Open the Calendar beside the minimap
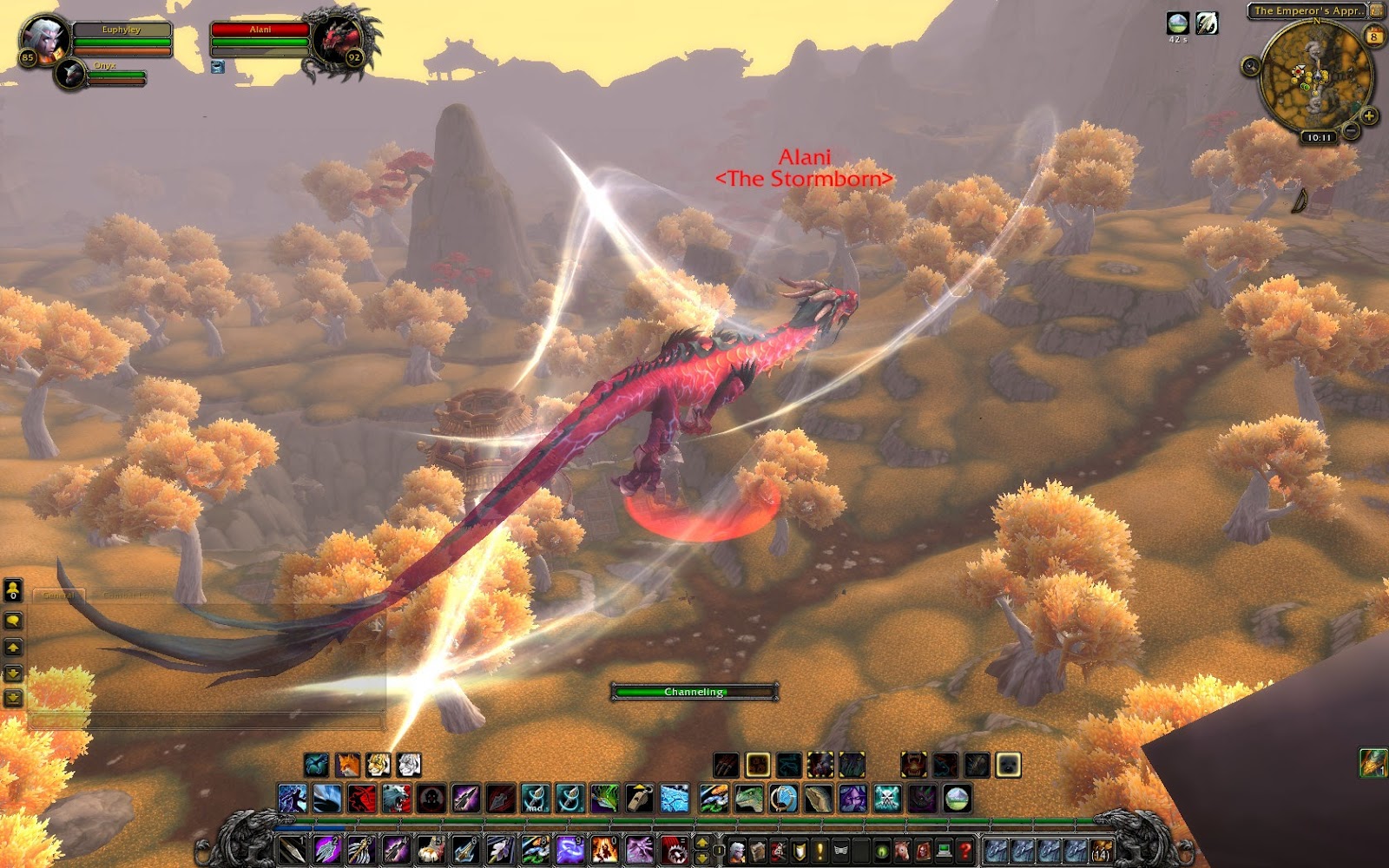The image size is (1389, 868). click(1373, 36)
